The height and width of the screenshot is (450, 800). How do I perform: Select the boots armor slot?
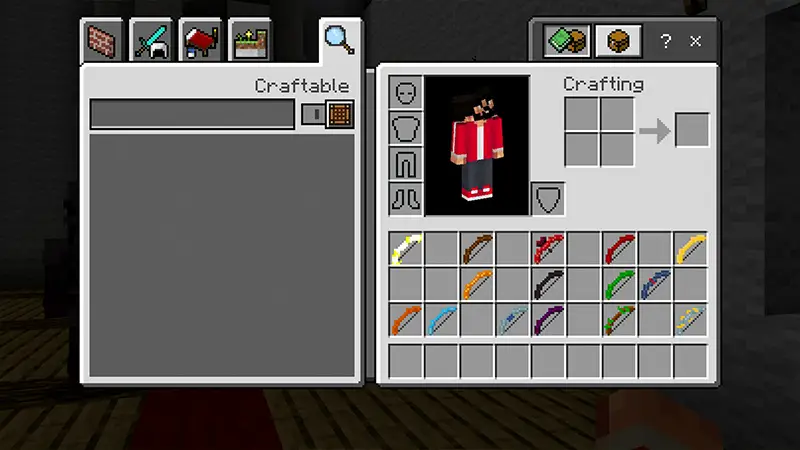(x=406, y=198)
